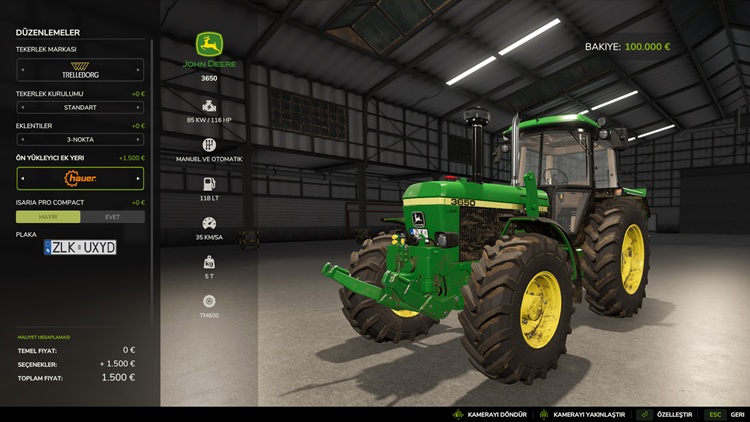
Task: Select next front loader mount after Hauer
Action: [138, 178]
